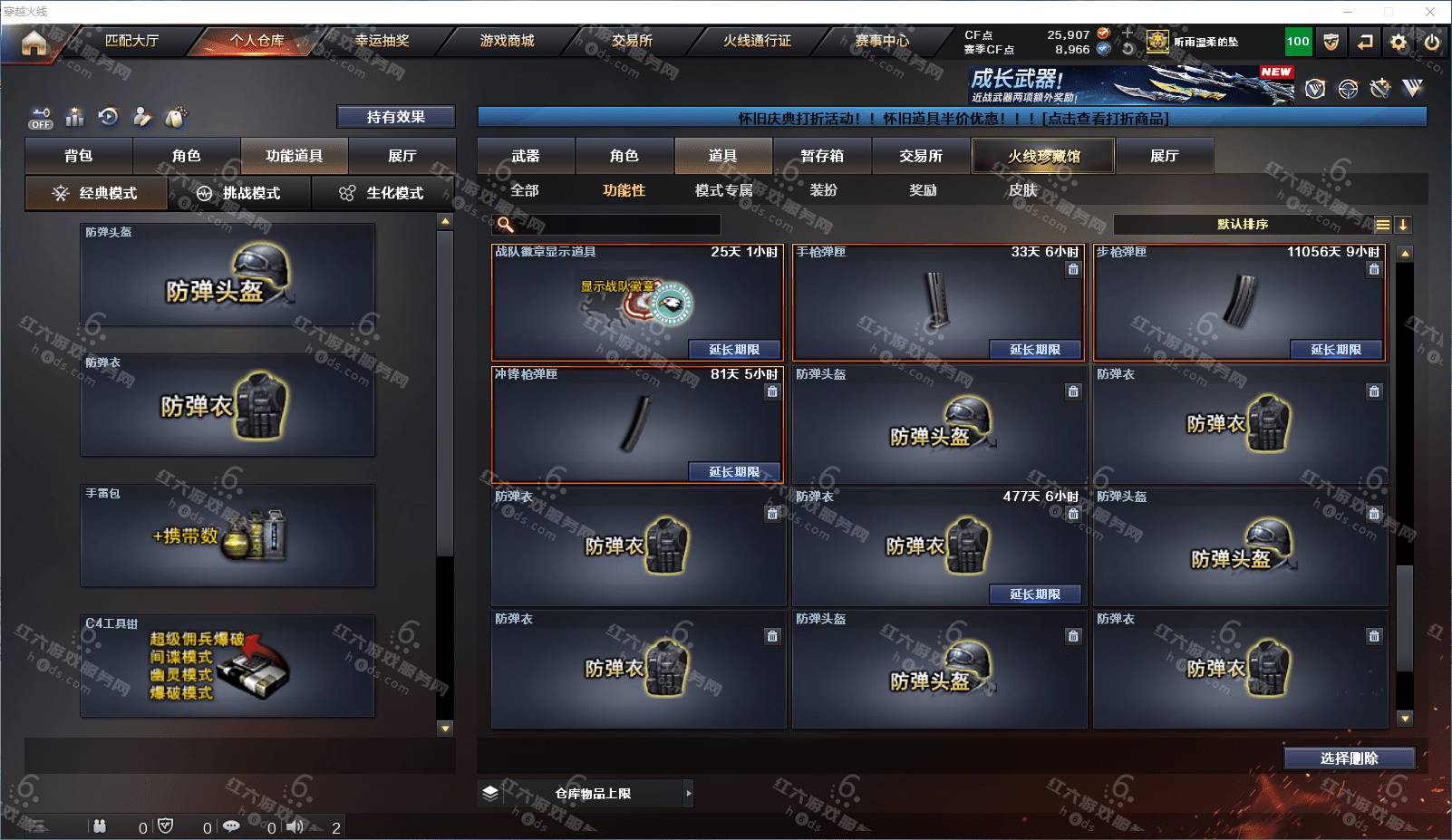Screen dimensions: 1452x840
Task: Open settings gear icon
Action: pyautogui.click(x=1399, y=42)
